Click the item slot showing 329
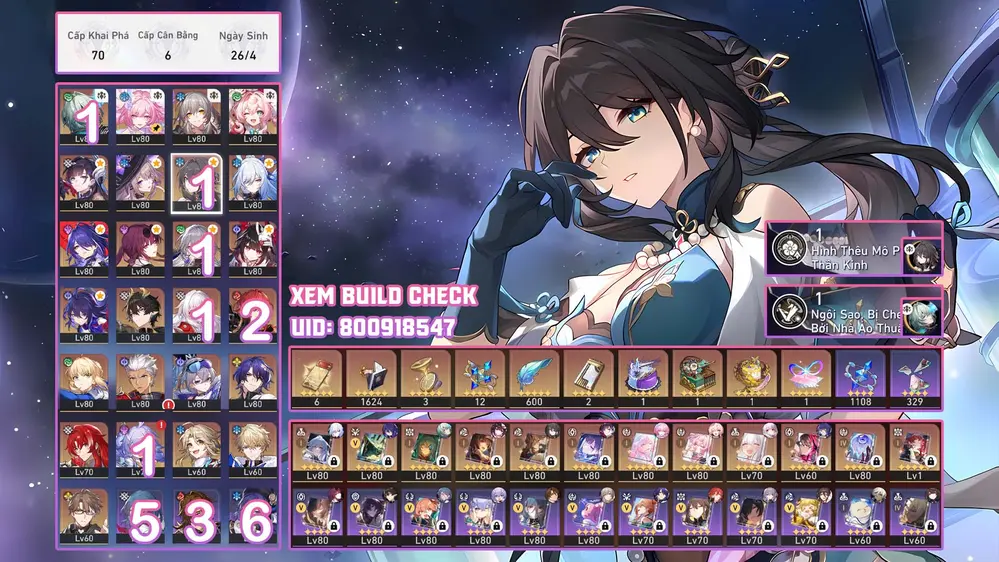The width and height of the screenshot is (999, 562). (x=914, y=377)
